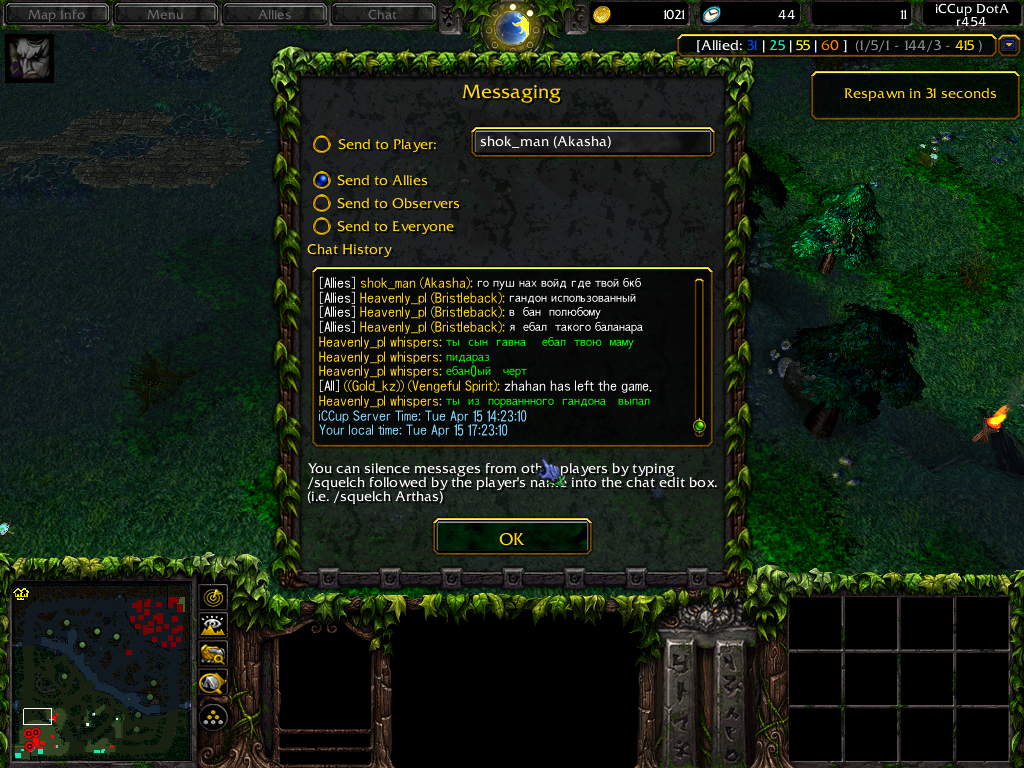Click on the minimap

pos(100,668)
